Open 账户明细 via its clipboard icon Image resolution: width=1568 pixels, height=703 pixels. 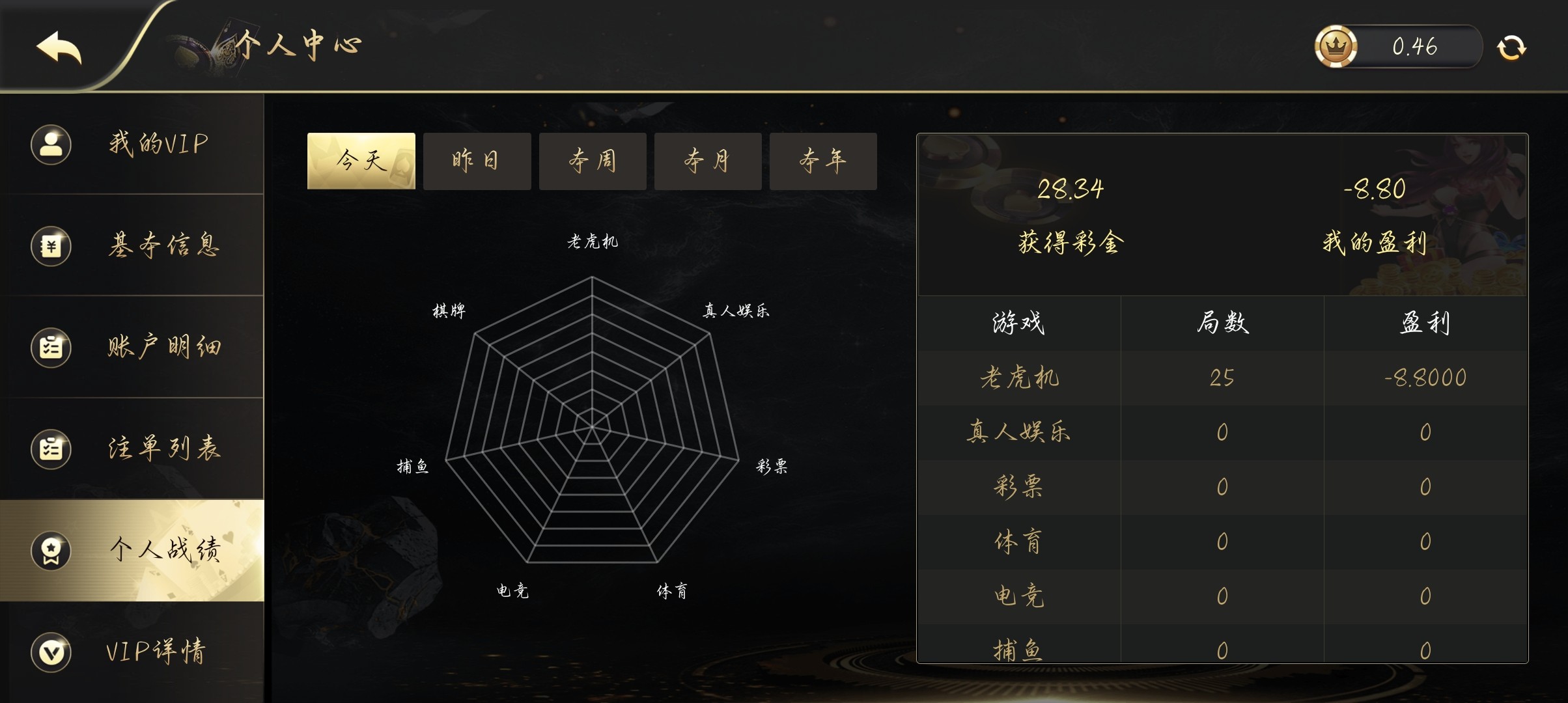pos(51,348)
